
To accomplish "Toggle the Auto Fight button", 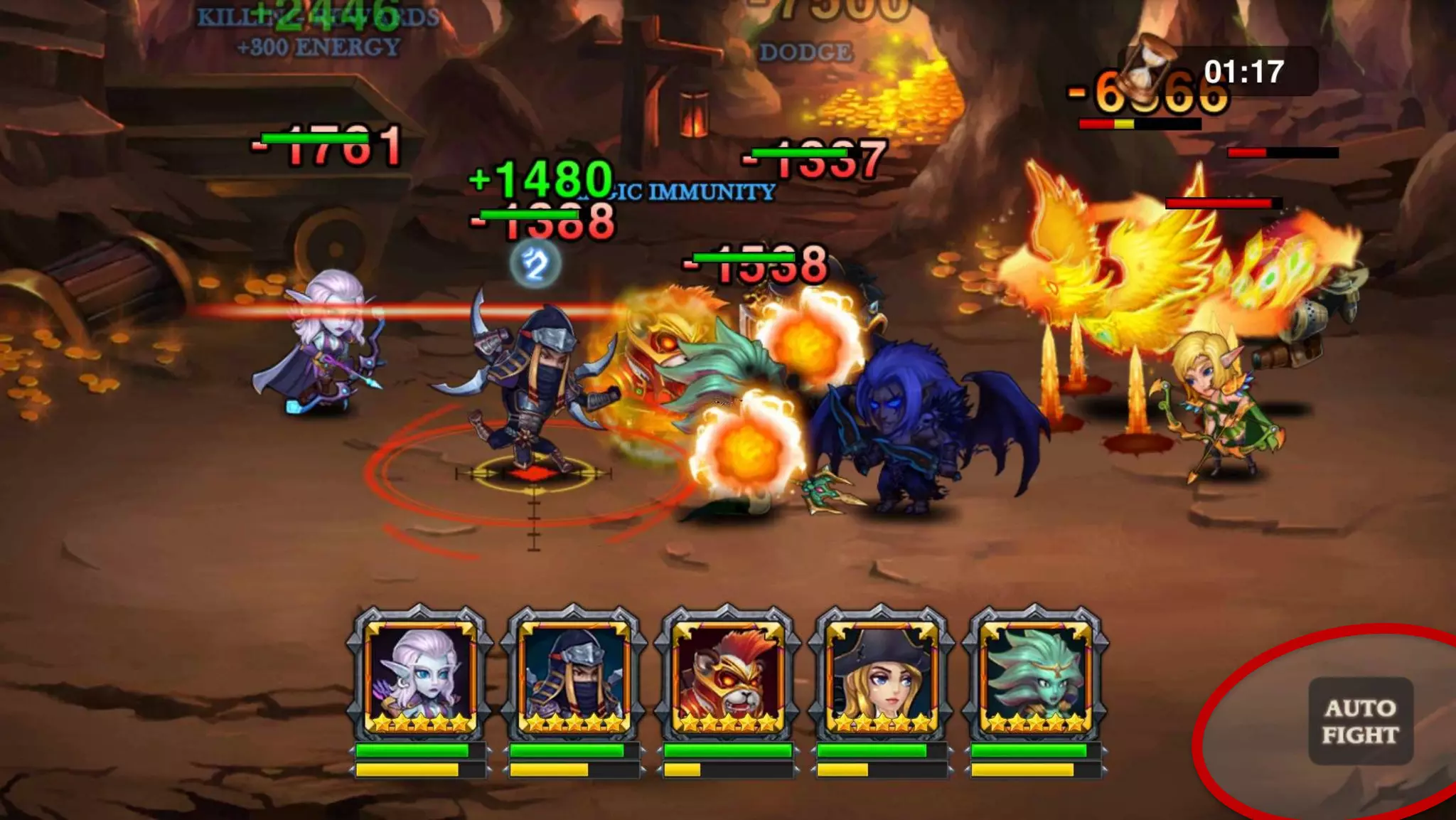I will tap(1361, 721).
